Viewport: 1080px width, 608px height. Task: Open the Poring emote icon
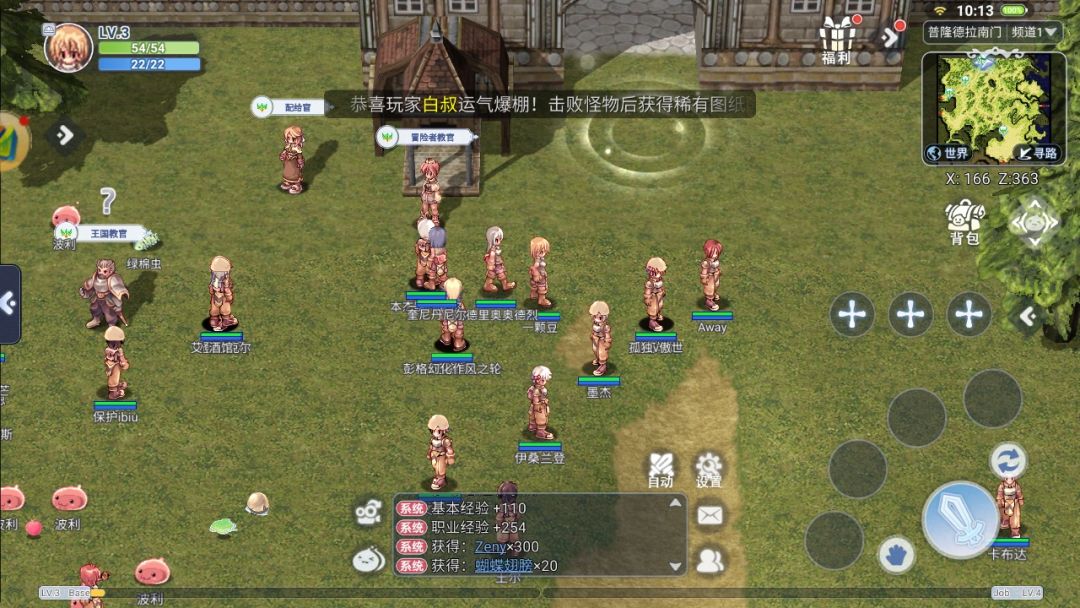point(368,560)
